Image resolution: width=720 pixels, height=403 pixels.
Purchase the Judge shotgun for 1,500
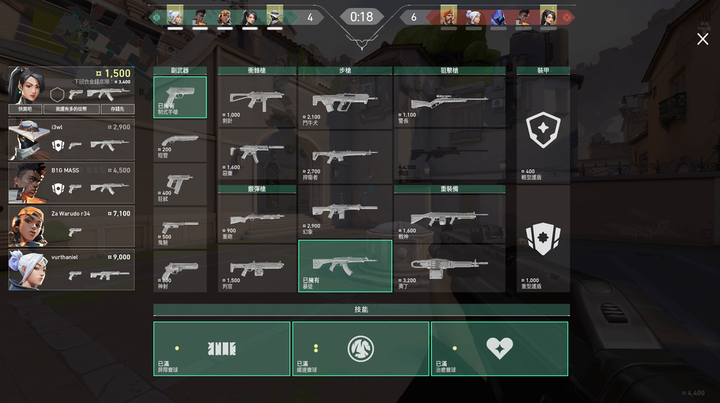tap(257, 267)
